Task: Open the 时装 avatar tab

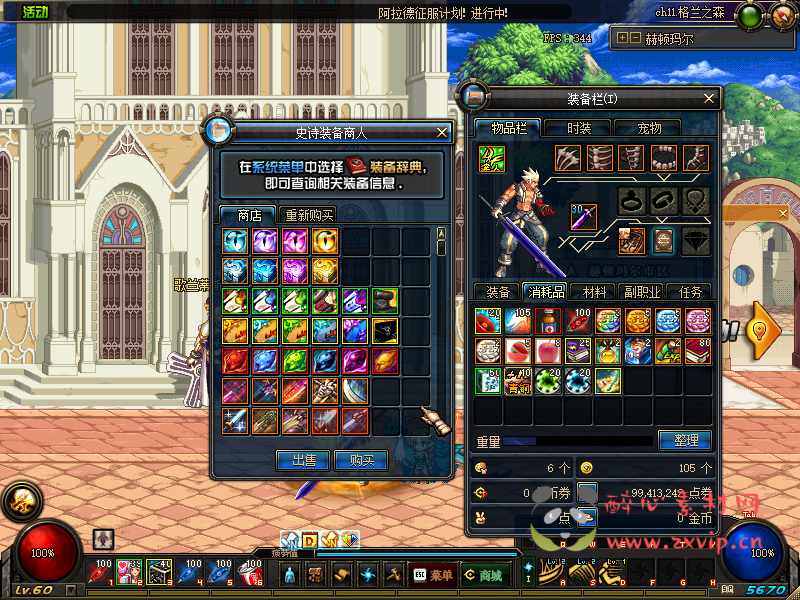Action: point(579,128)
